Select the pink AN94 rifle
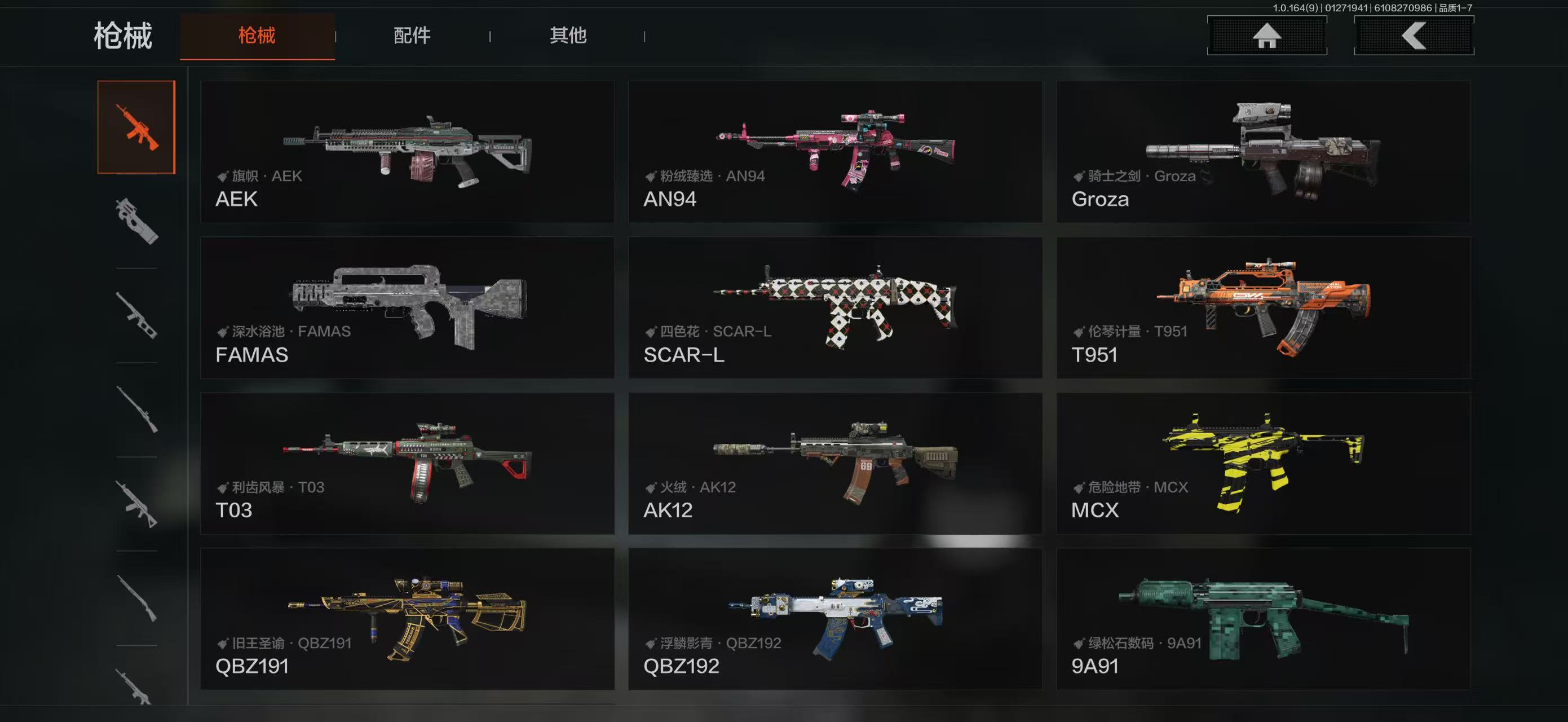The width and height of the screenshot is (1568, 722). [835, 152]
